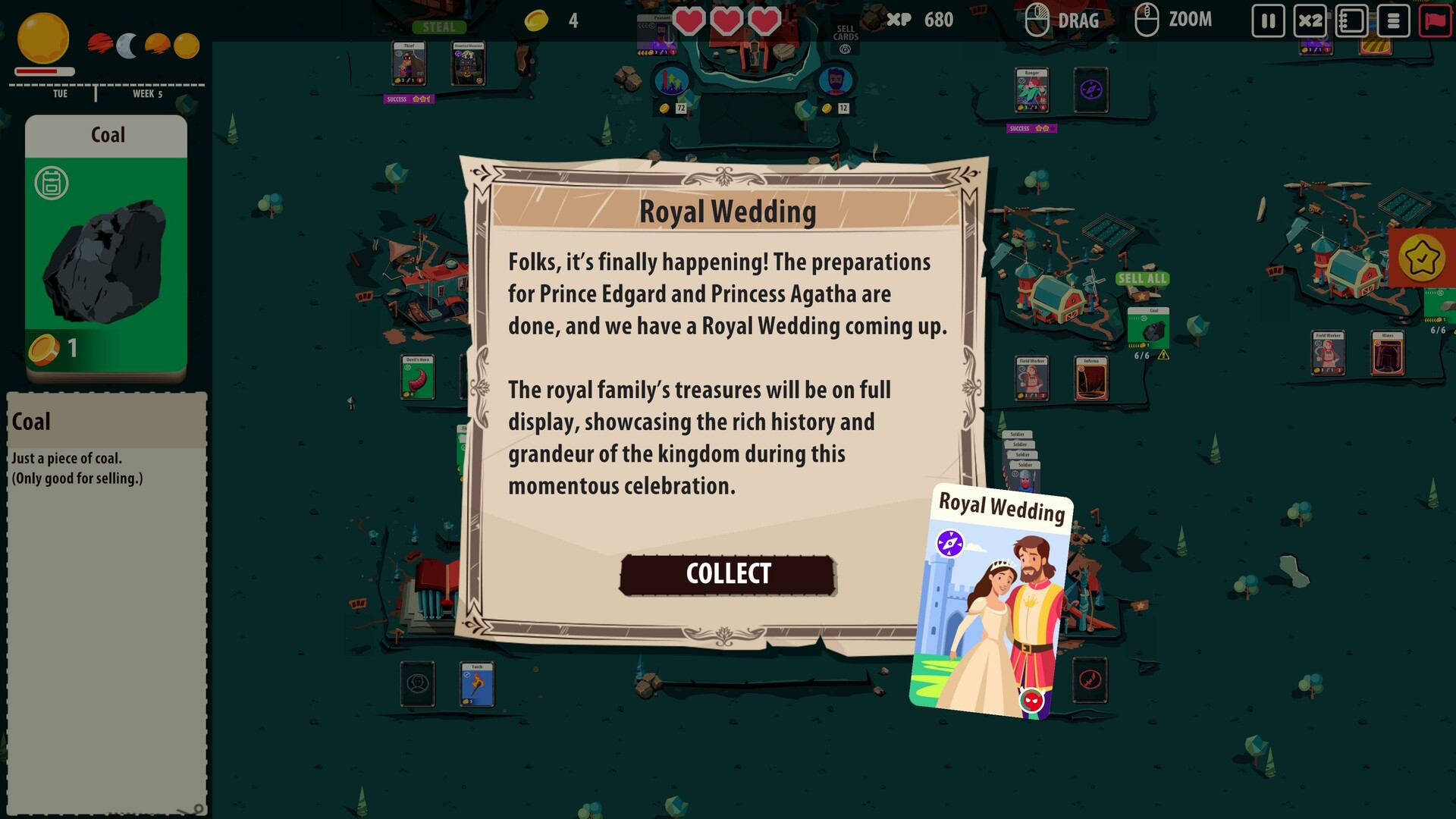1456x819 pixels.
Task: Click the purple compass icon on Royal Wedding card
Action: click(x=951, y=541)
